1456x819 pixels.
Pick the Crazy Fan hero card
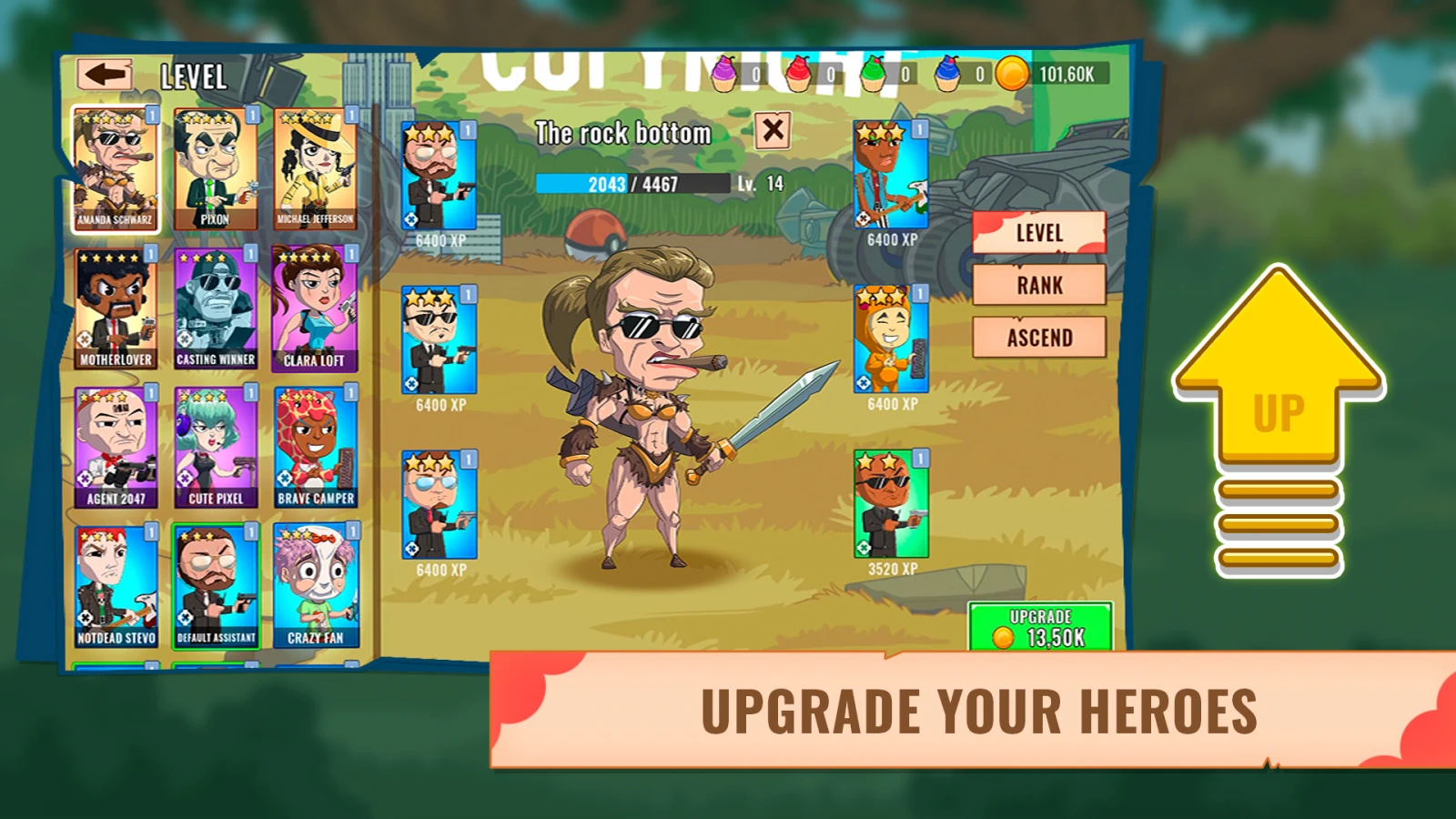pyautogui.click(x=316, y=587)
